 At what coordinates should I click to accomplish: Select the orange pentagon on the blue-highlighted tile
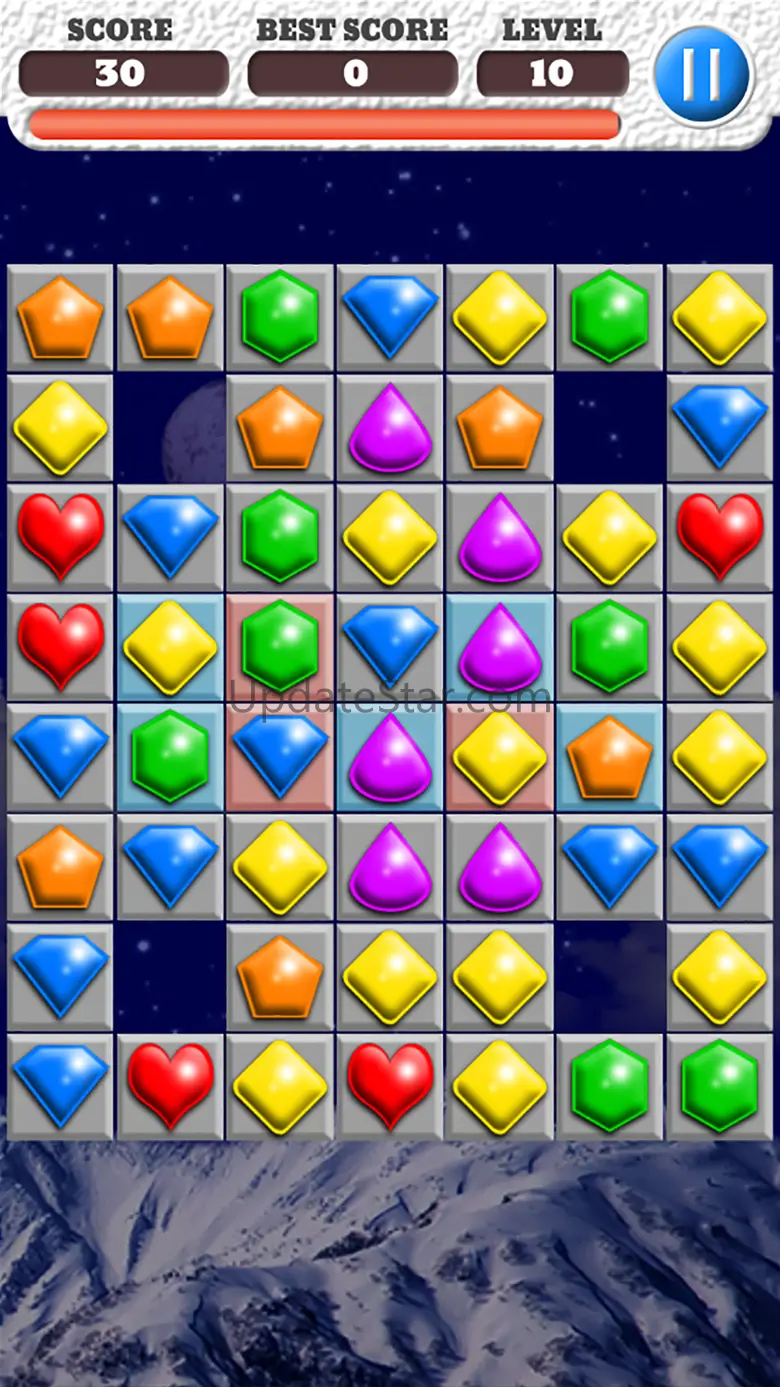tap(609, 757)
